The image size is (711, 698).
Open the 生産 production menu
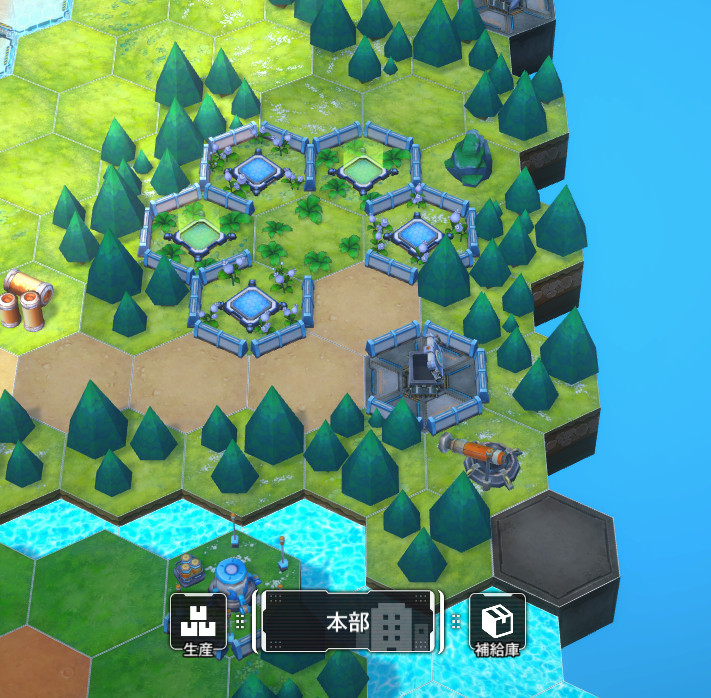[197, 622]
